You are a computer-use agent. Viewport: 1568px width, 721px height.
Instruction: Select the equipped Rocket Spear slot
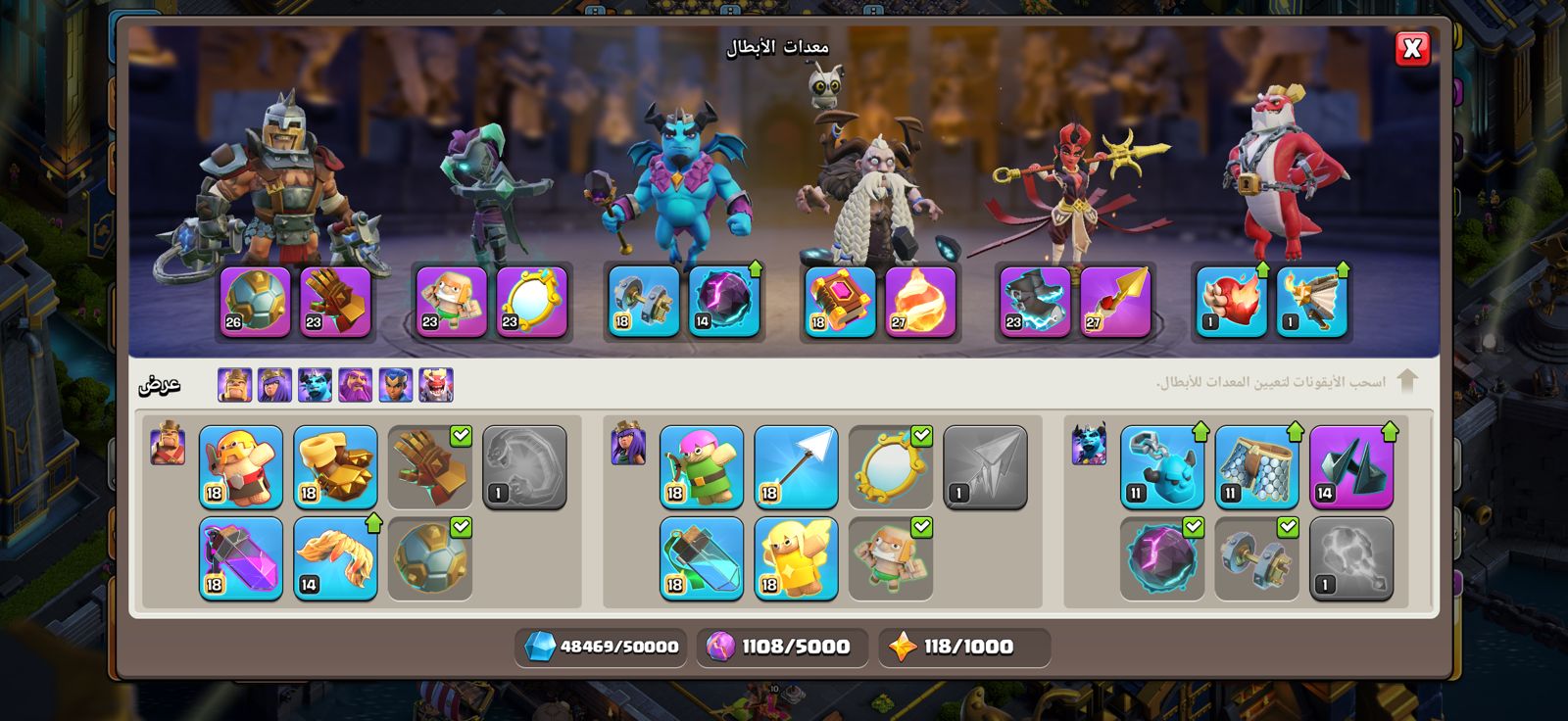(x=1115, y=302)
